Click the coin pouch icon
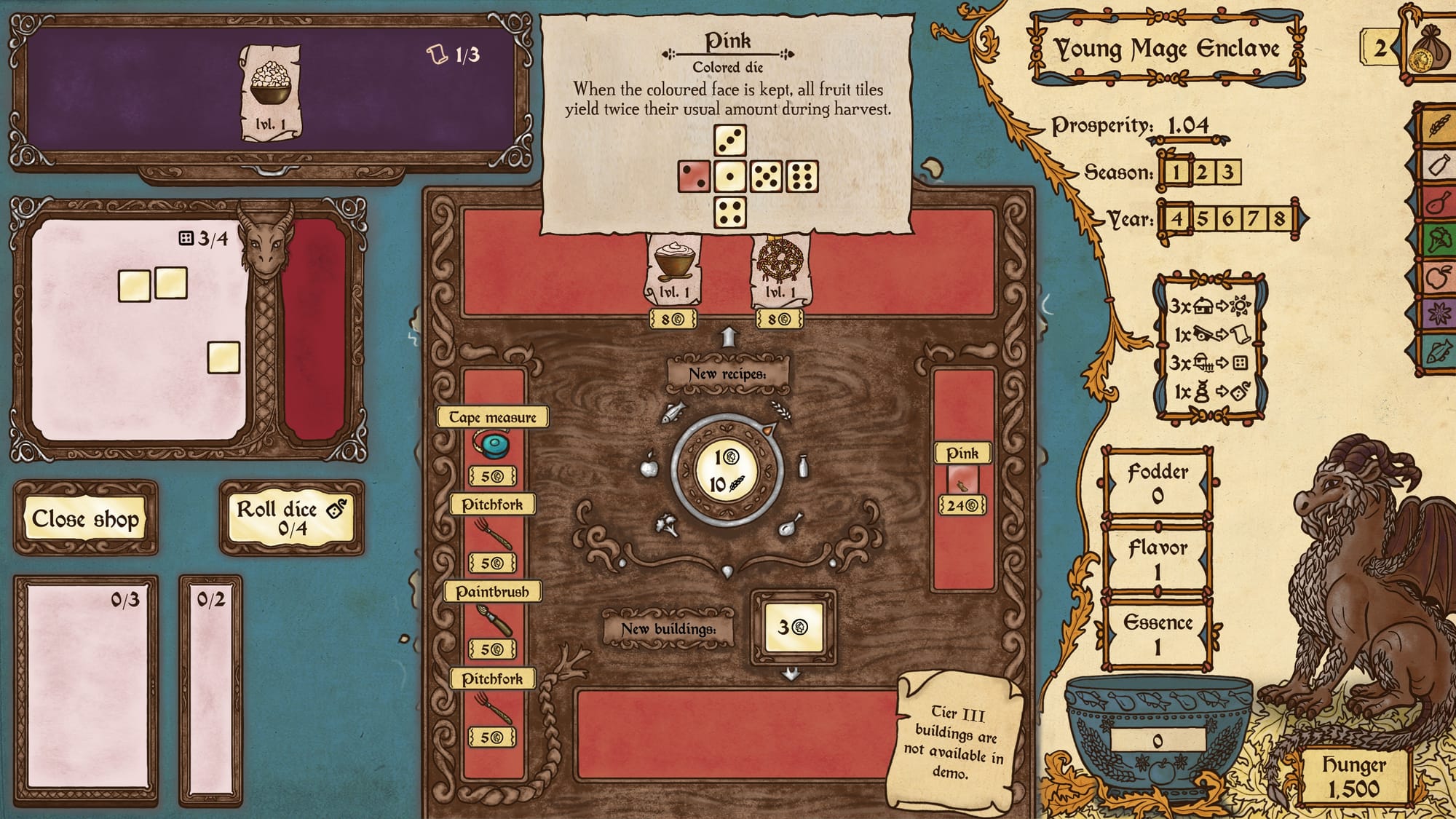 pos(1428,50)
